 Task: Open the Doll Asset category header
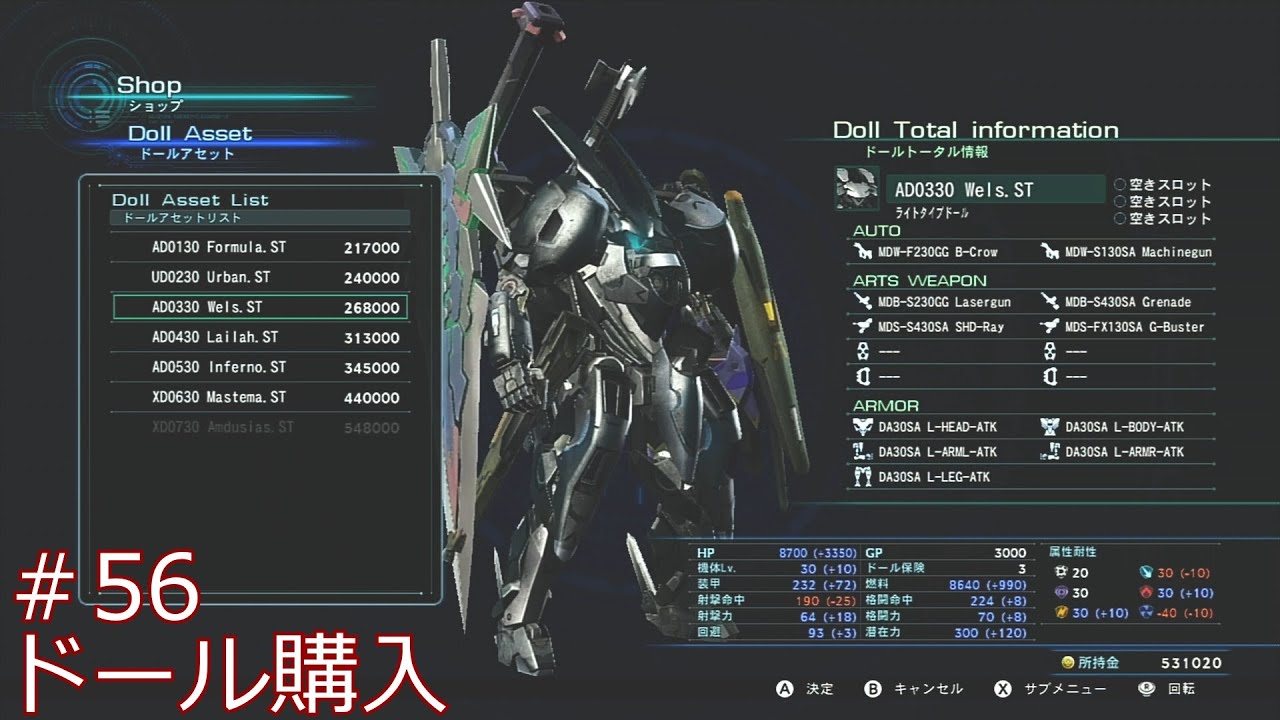[190, 134]
